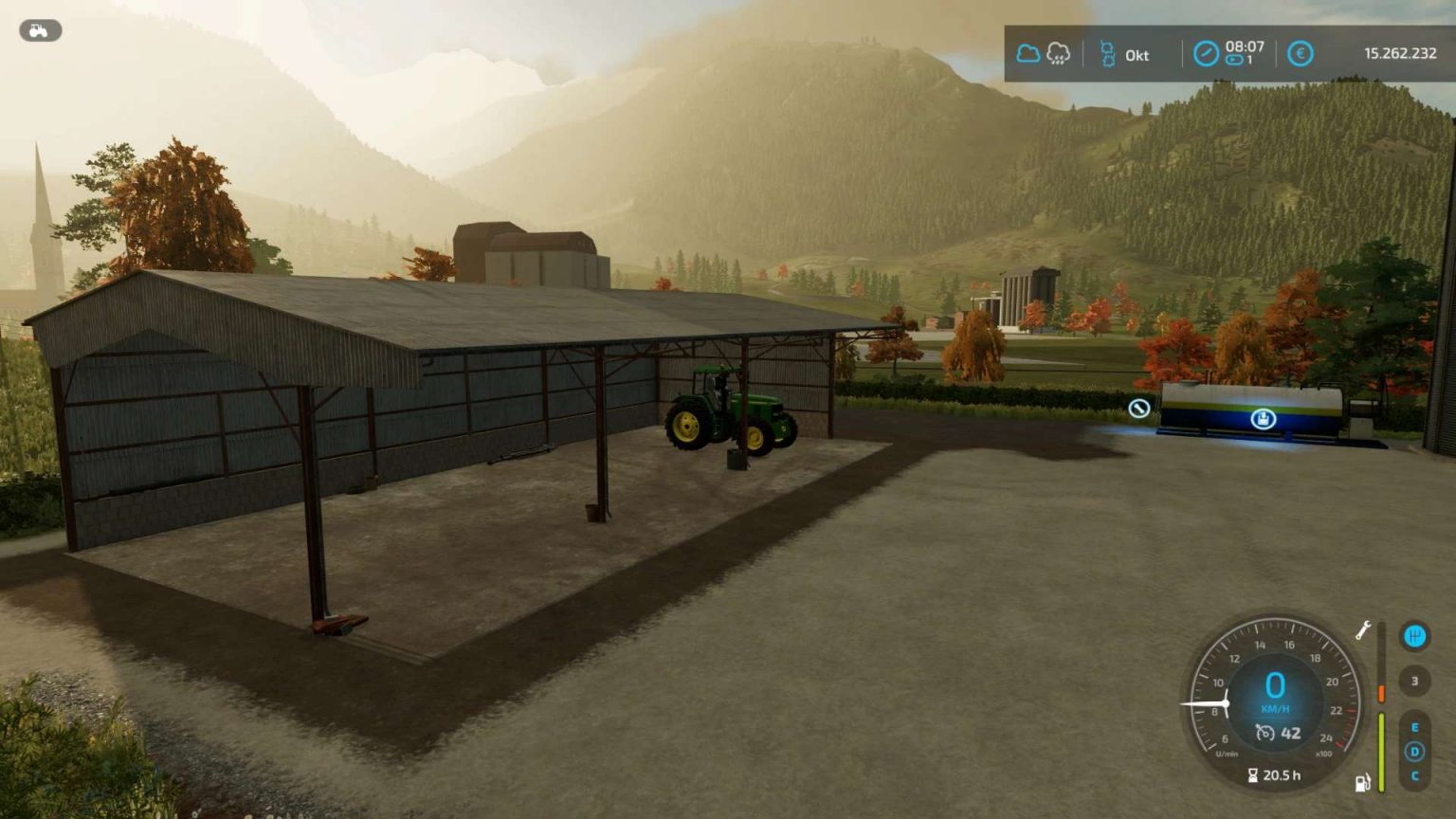This screenshot has width=1456, height=819.
Task: Select the wrench repair icon near the damage bar
Action: pyautogui.click(x=1364, y=631)
